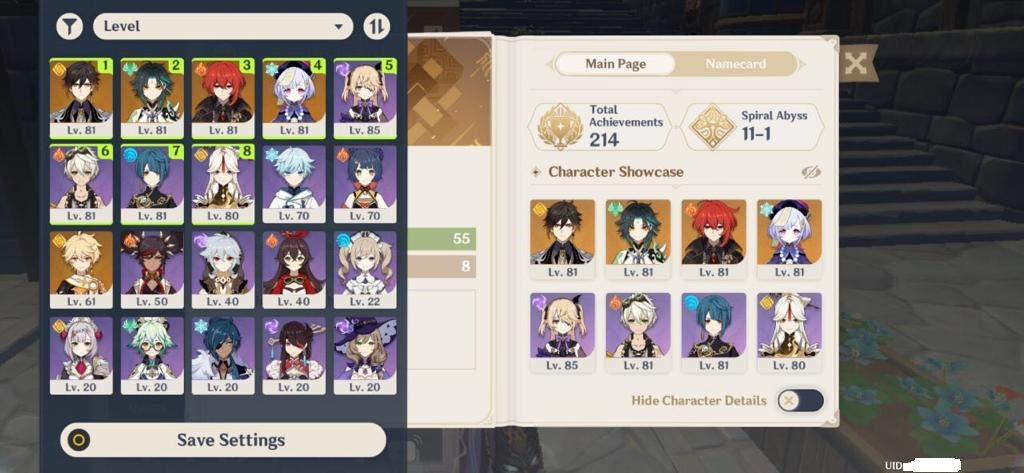The width and height of the screenshot is (1024, 473).
Task: Select the character numbered 1 in list
Action: [81, 98]
